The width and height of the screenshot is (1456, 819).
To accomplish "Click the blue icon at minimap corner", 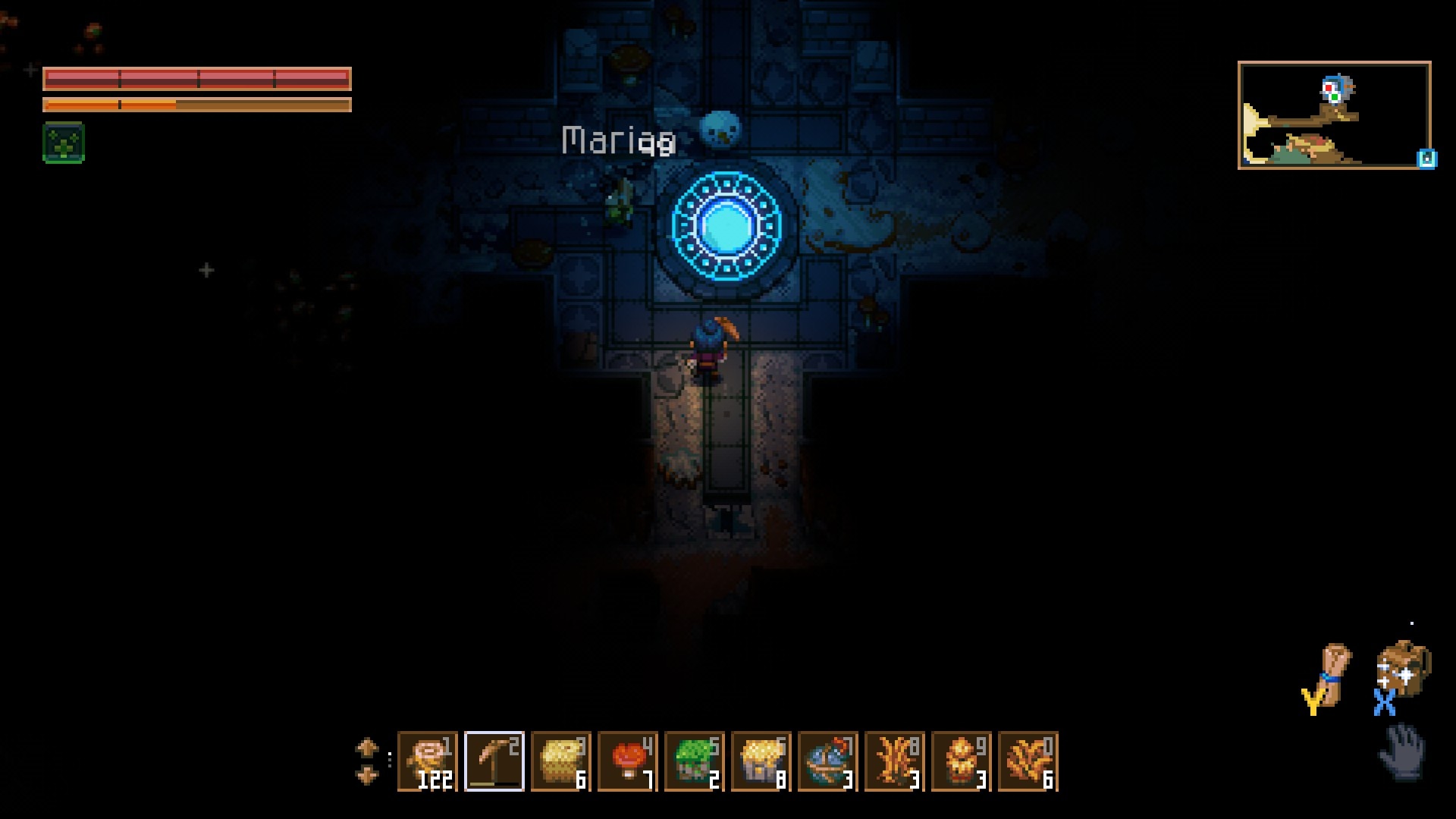I will pos(1426,158).
